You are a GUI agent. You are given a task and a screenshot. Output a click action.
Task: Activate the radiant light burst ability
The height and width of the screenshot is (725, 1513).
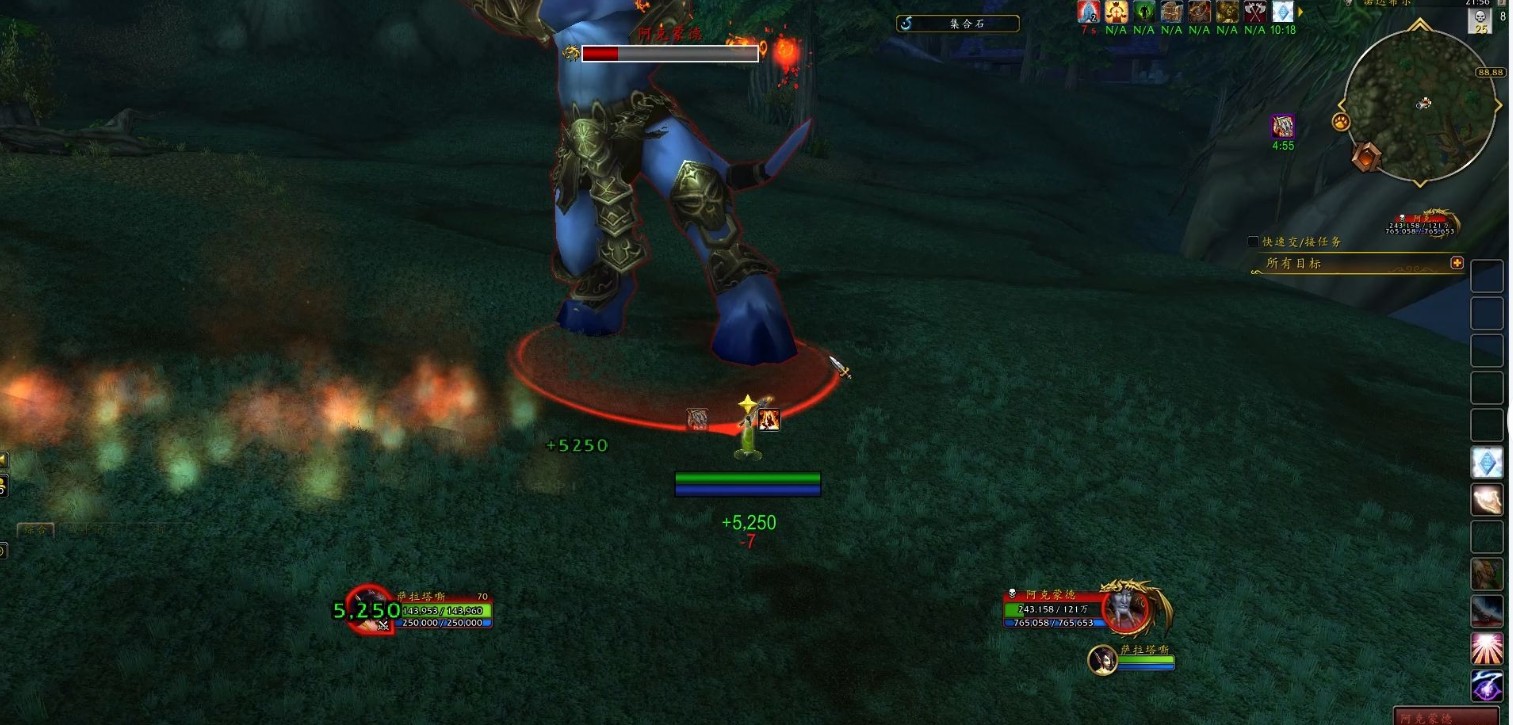coord(1487,649)
